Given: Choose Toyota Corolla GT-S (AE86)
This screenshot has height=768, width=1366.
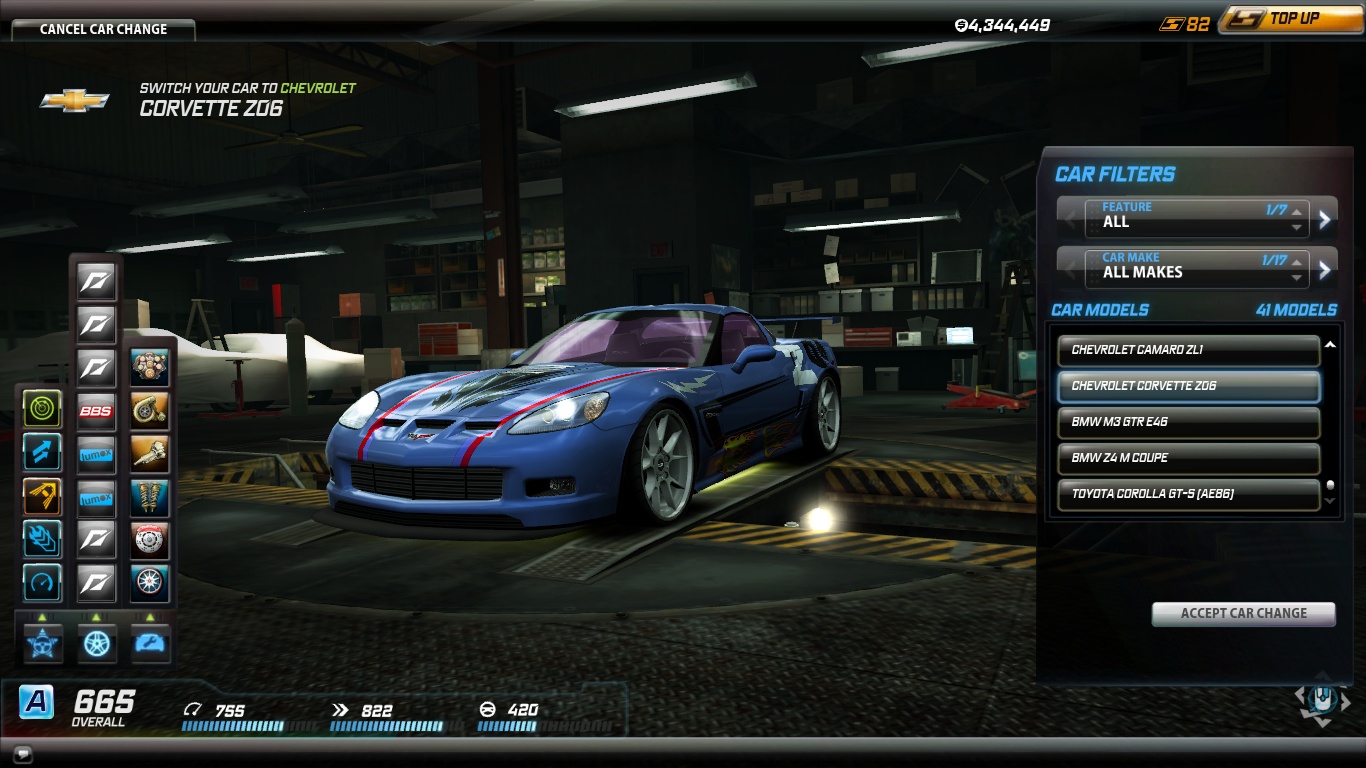Looking at the screenshot, I should coord(1188,494).
